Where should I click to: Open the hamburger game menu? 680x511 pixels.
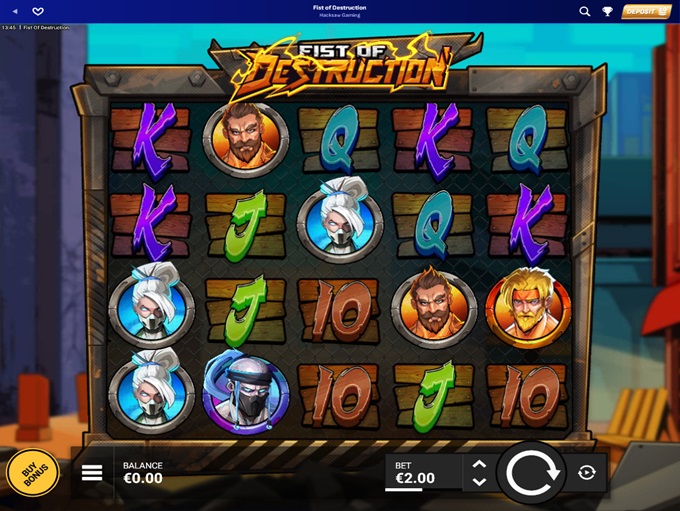(92, 473)
